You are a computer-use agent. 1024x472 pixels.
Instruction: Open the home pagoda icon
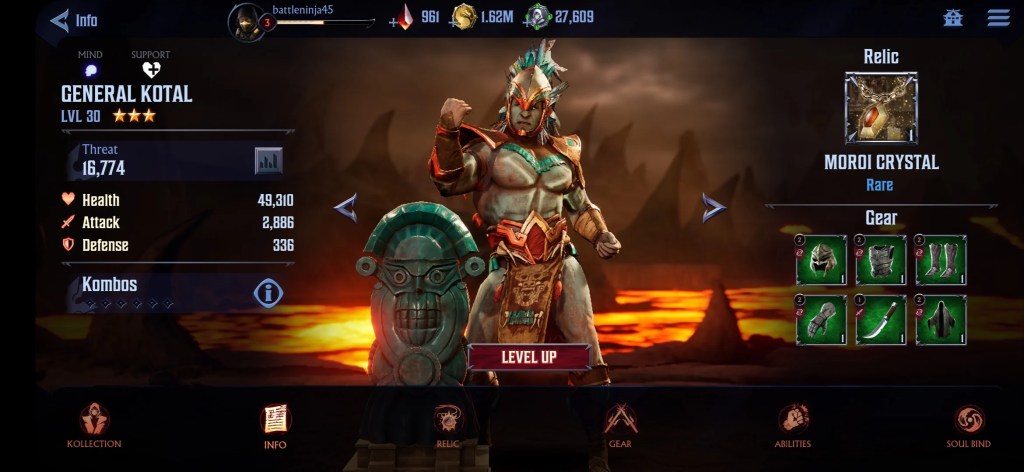(x=952, y=18)
